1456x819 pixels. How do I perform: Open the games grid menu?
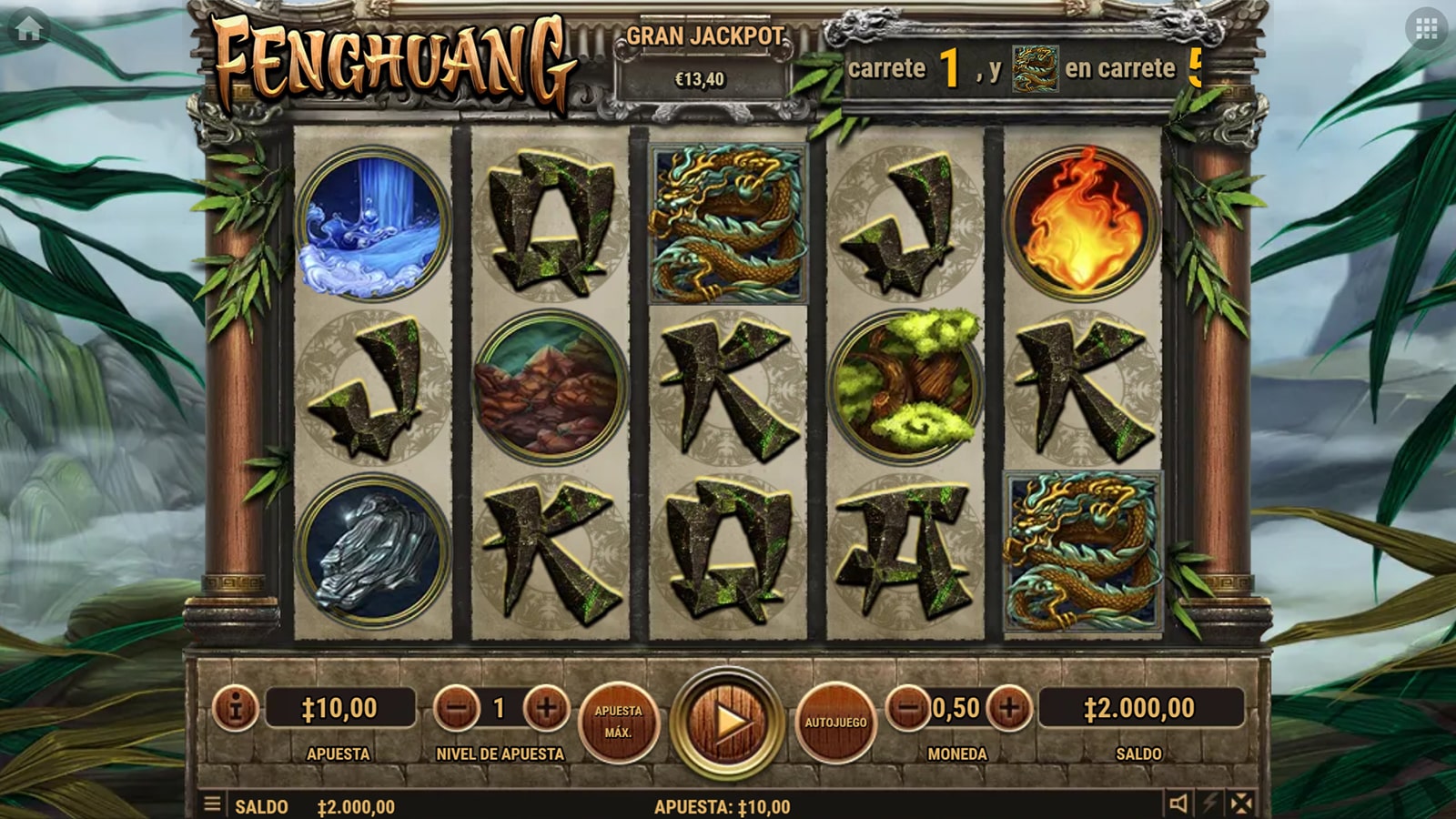tap(1426, 29)
